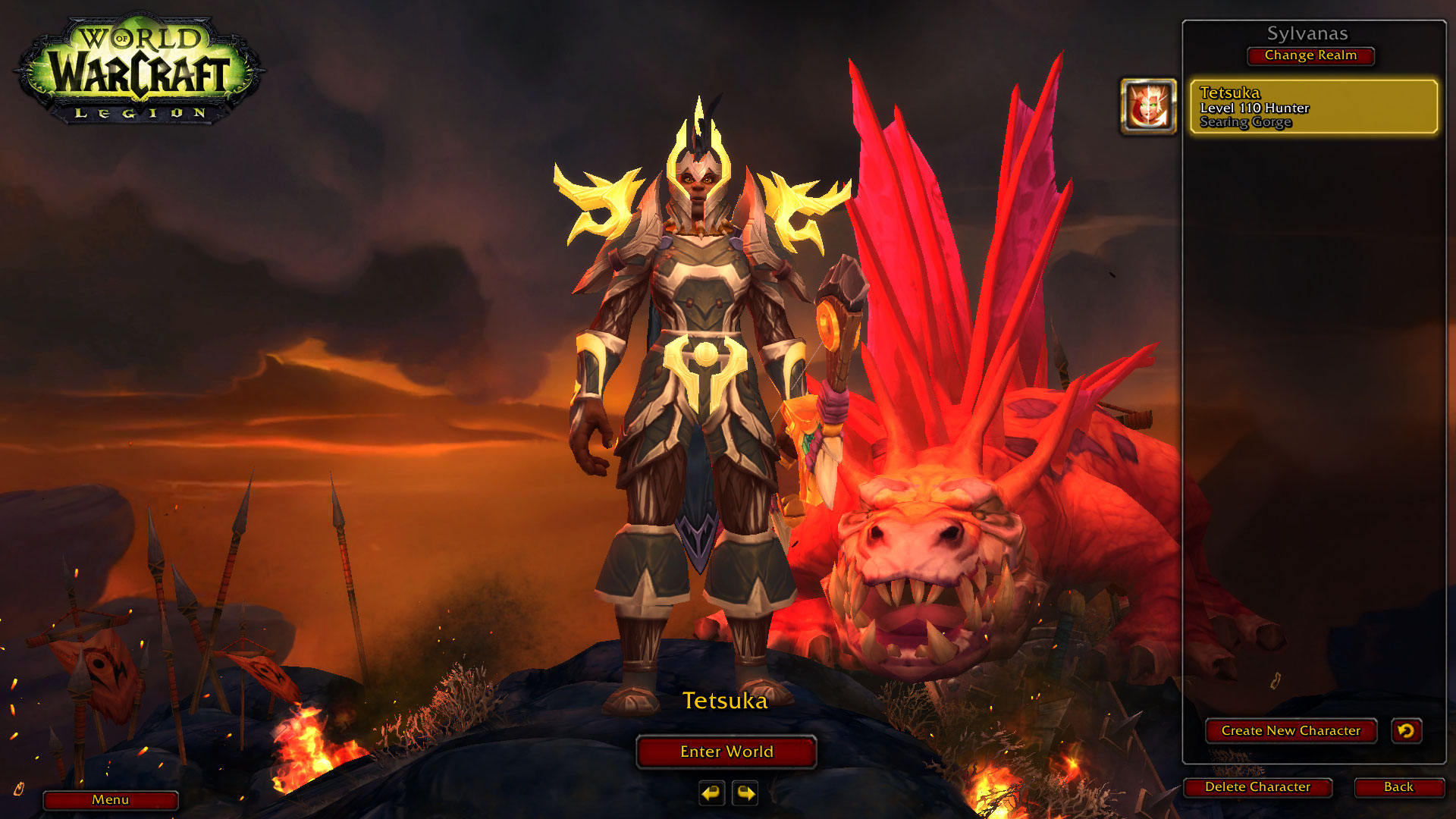Open the game Menu
The height and width of the screenshot is (819, 1456).
[x=111, y=800]
